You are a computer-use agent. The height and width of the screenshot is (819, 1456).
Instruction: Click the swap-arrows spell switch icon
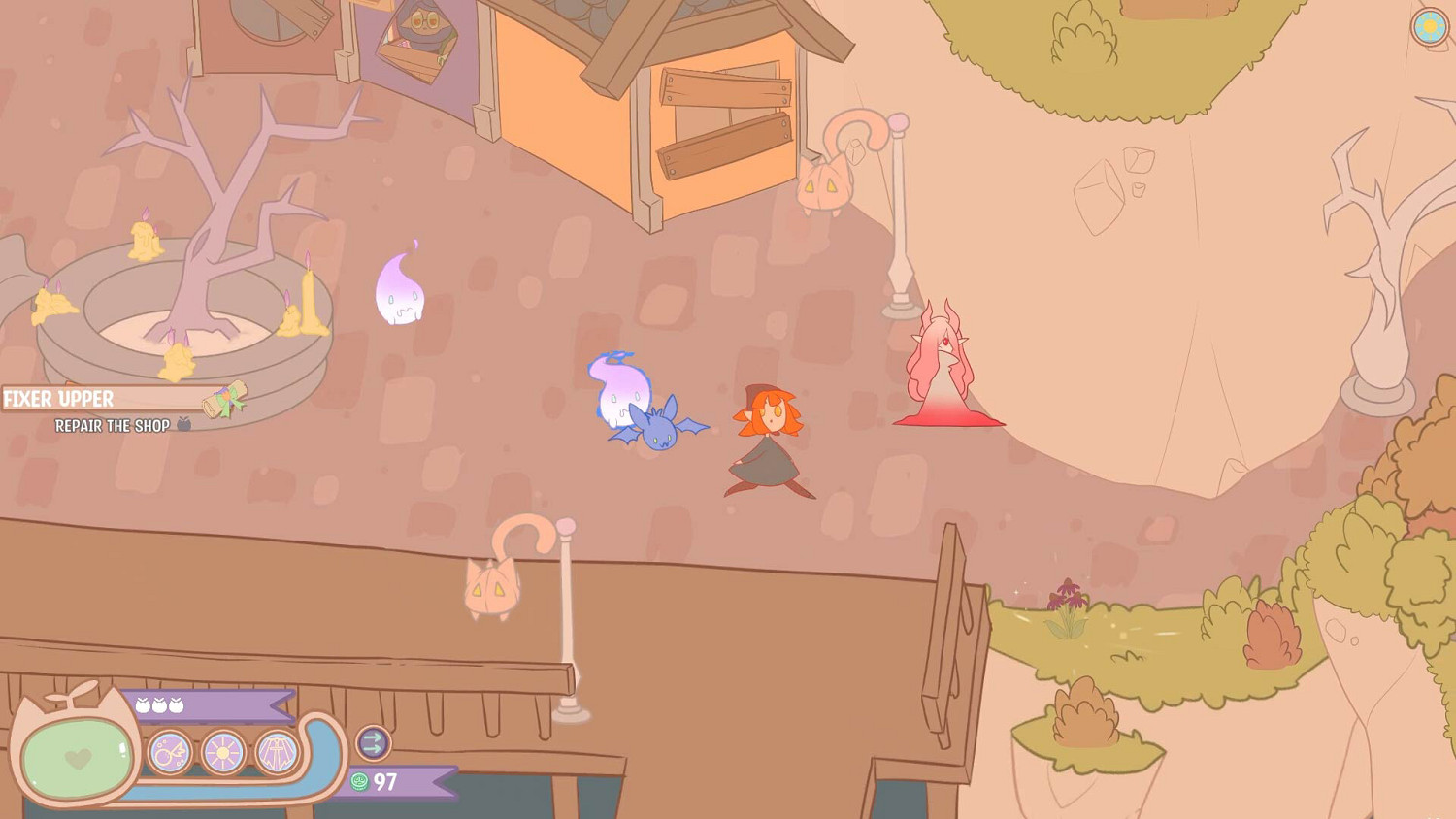pos(373,744)
